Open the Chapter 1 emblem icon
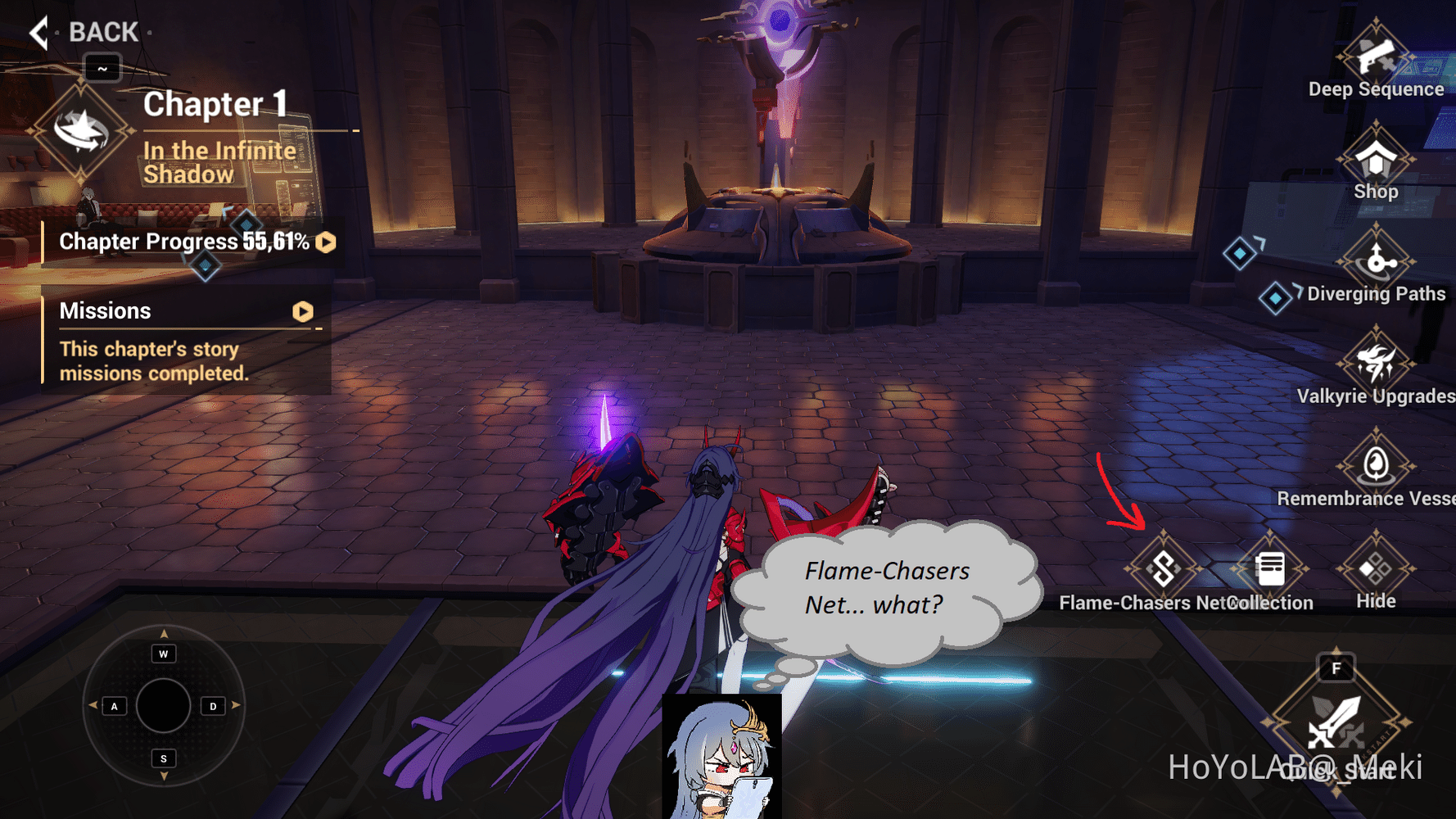 (x=83, y=129)
